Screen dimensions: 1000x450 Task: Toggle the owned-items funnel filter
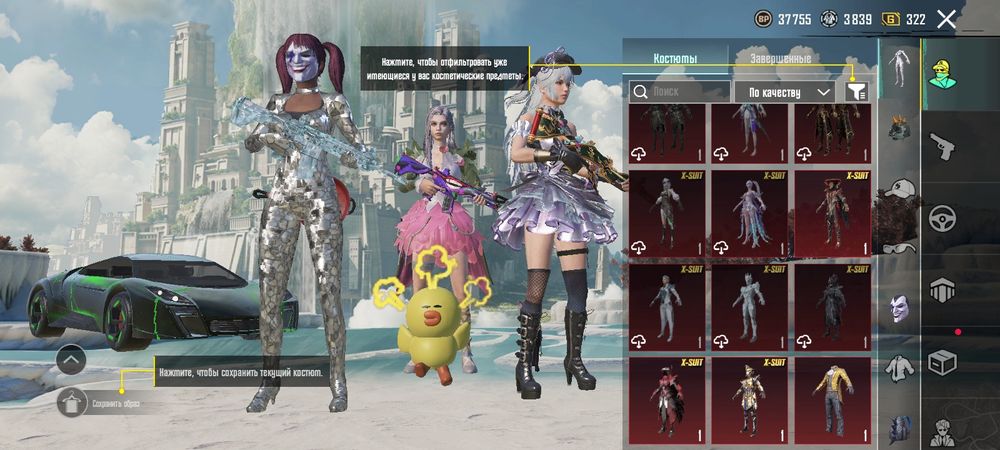[856, 91]
